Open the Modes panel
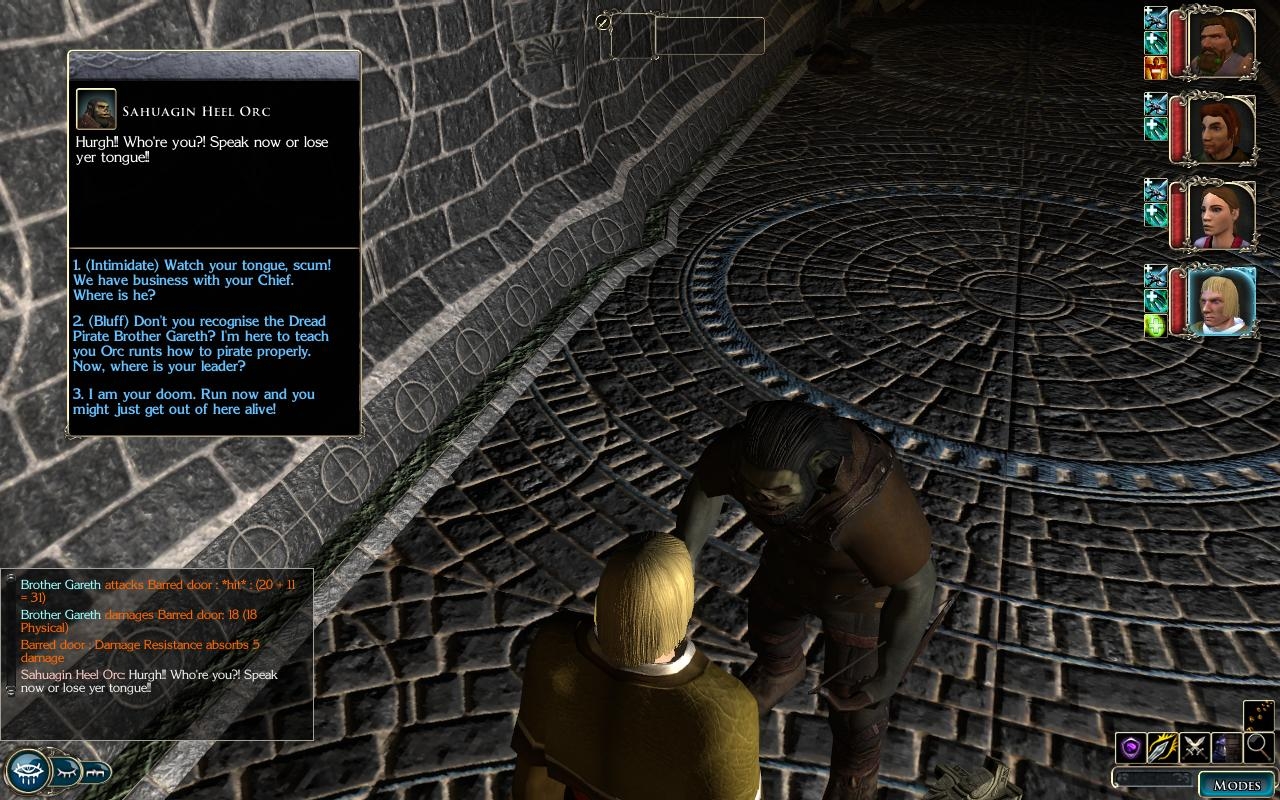The image size is (1280, 800). tap(1236, 784)
